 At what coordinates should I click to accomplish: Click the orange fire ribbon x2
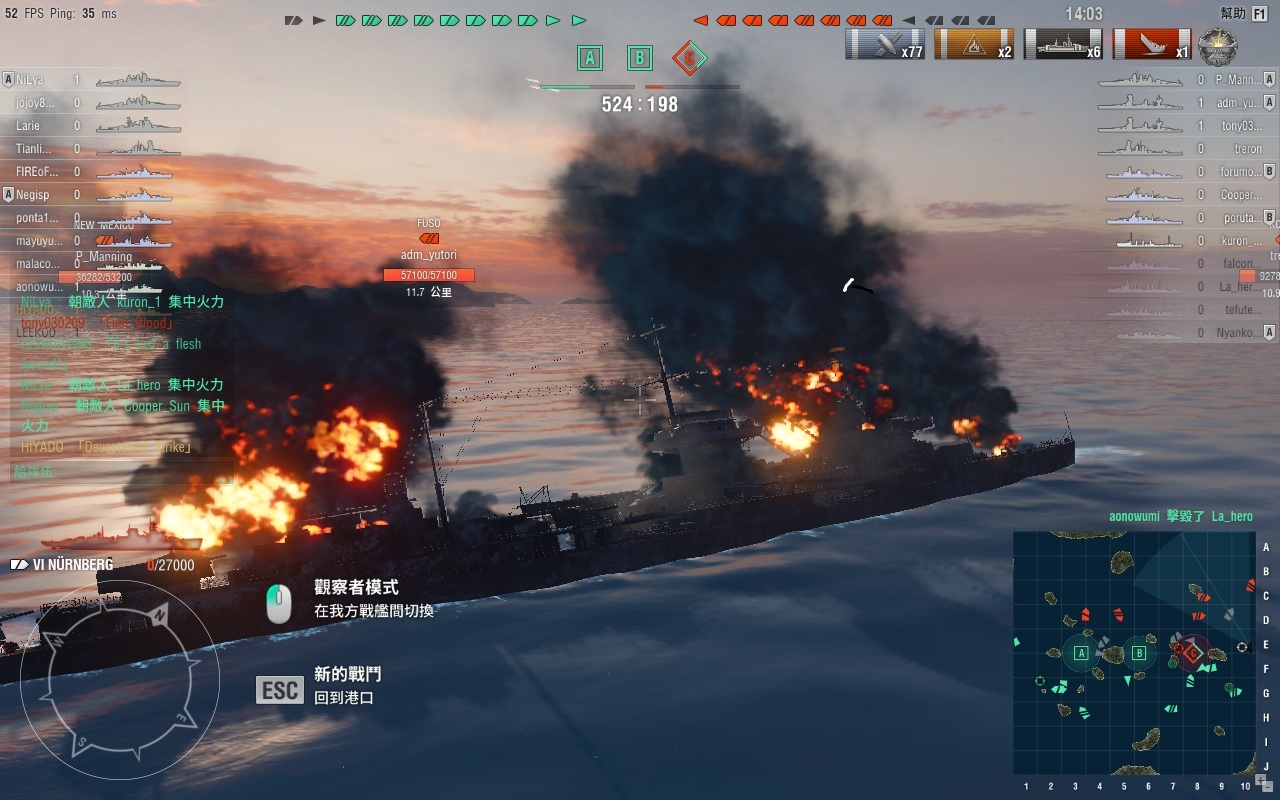pyautogui.click(x=974, y=44)
